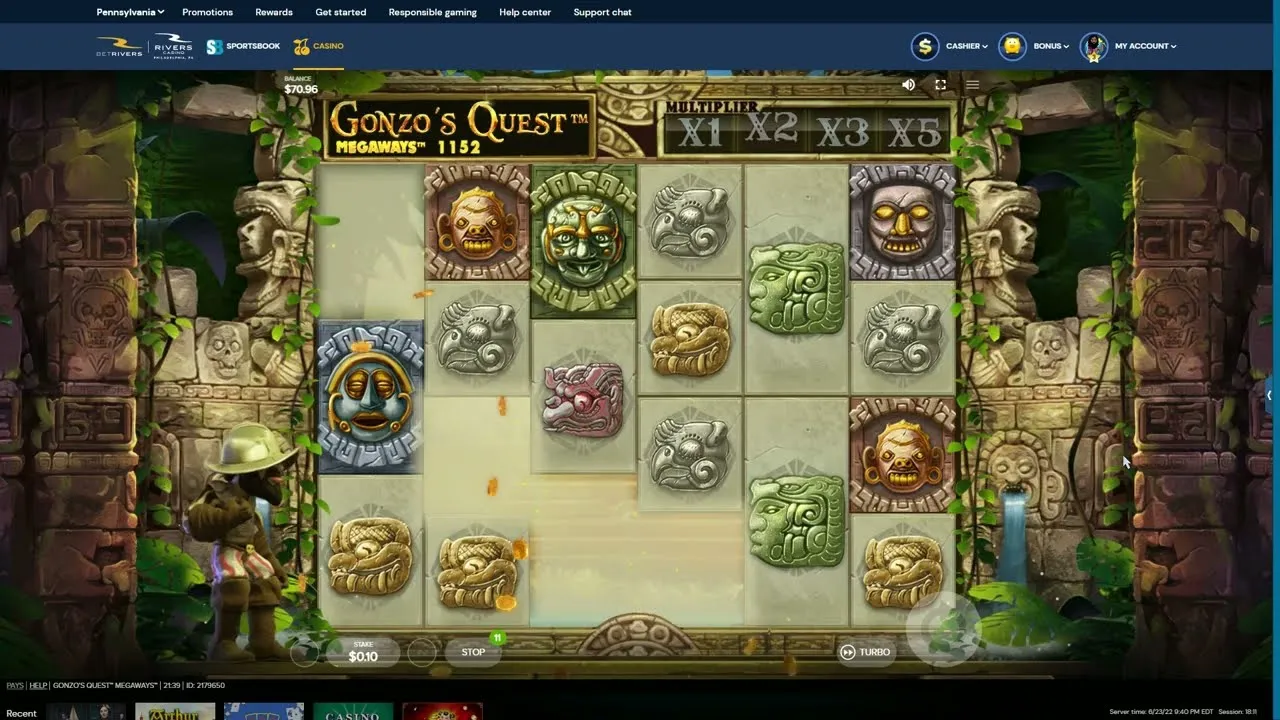Mute the game sound

(x=908, y=84)
